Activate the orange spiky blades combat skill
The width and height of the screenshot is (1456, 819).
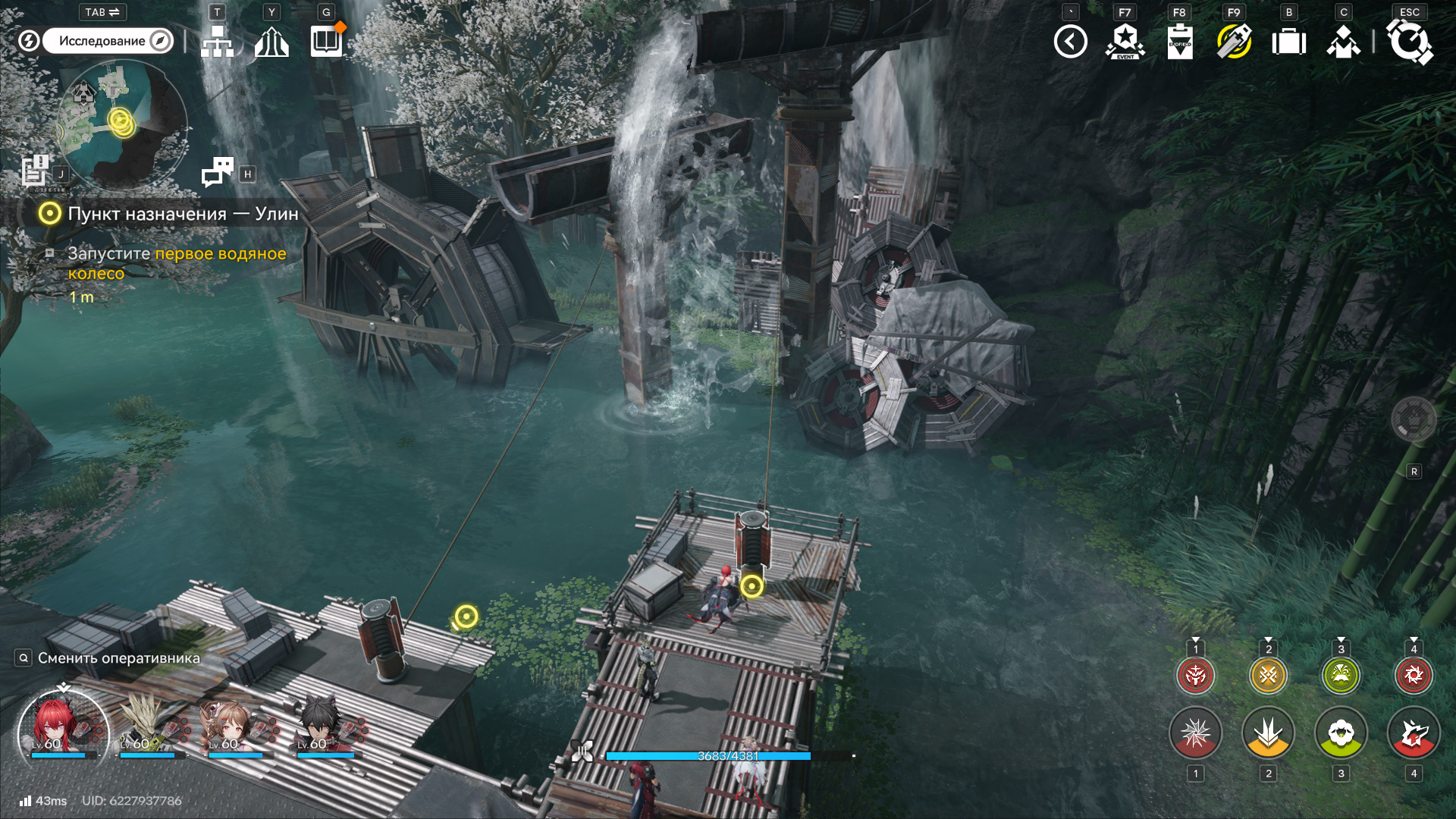tap(1268, 733)
